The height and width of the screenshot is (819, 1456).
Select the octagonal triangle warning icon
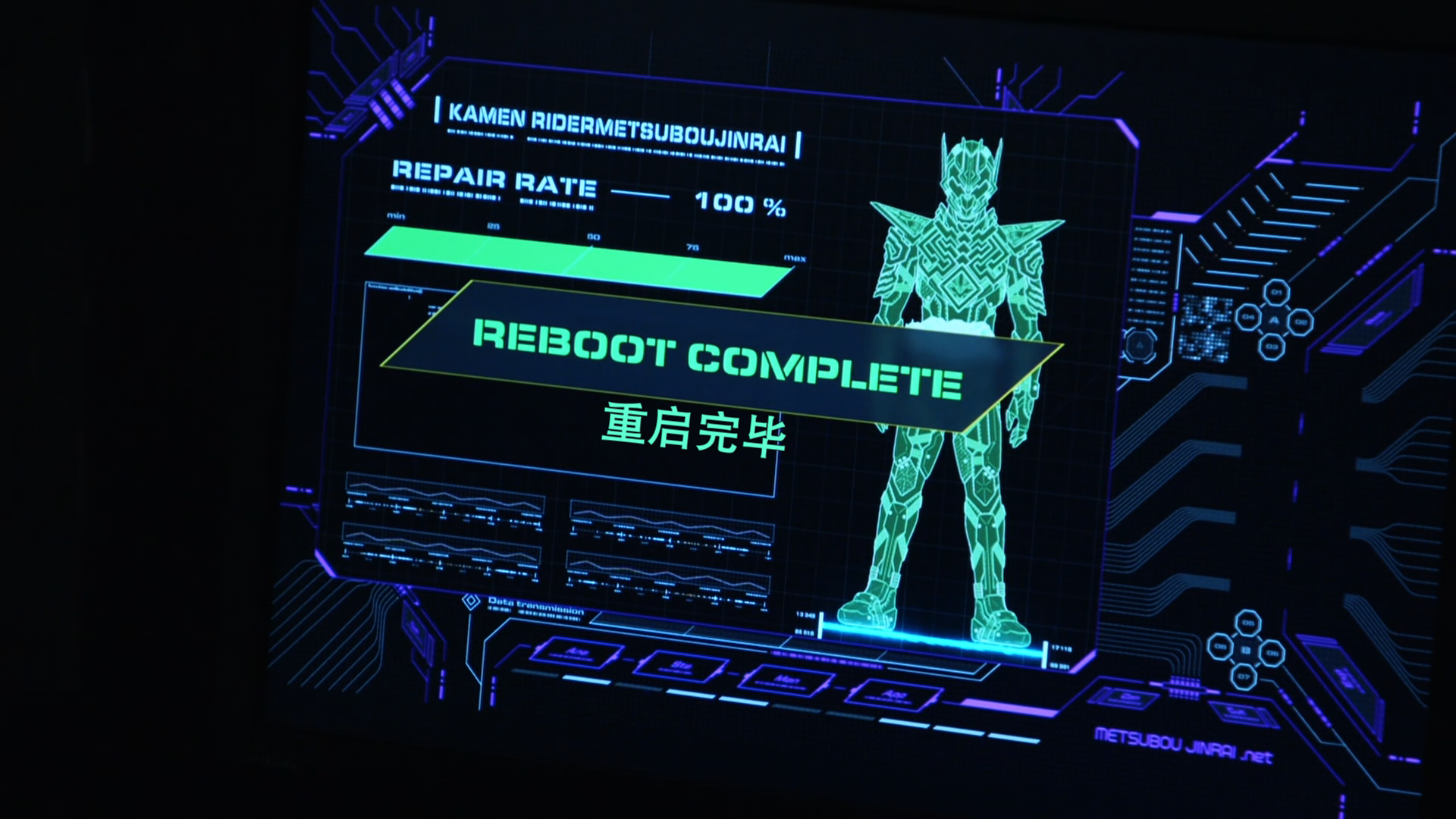(x=1139, y=346)
